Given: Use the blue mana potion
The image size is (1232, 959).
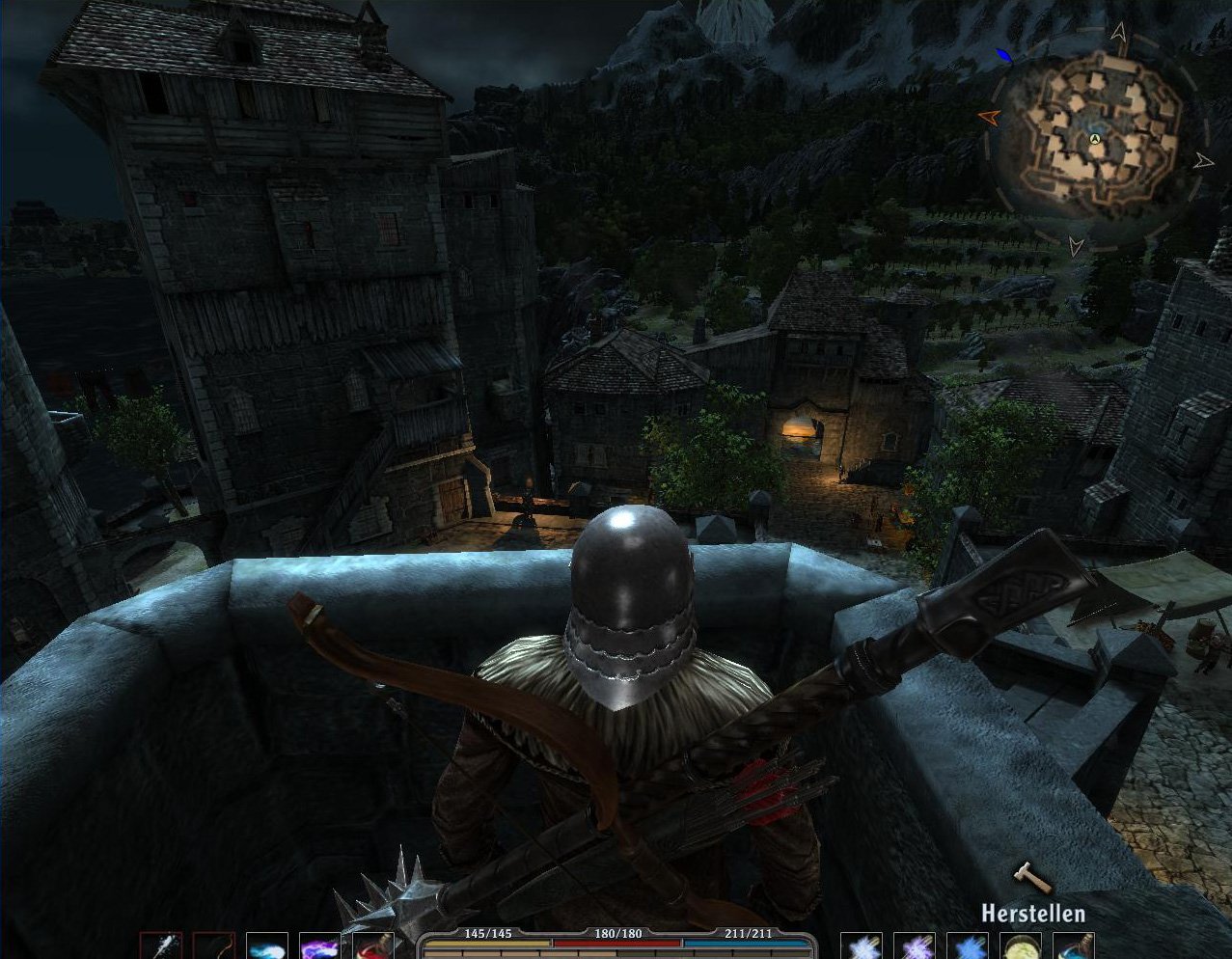Looking at the screenshot, I should coord(1073,945).
